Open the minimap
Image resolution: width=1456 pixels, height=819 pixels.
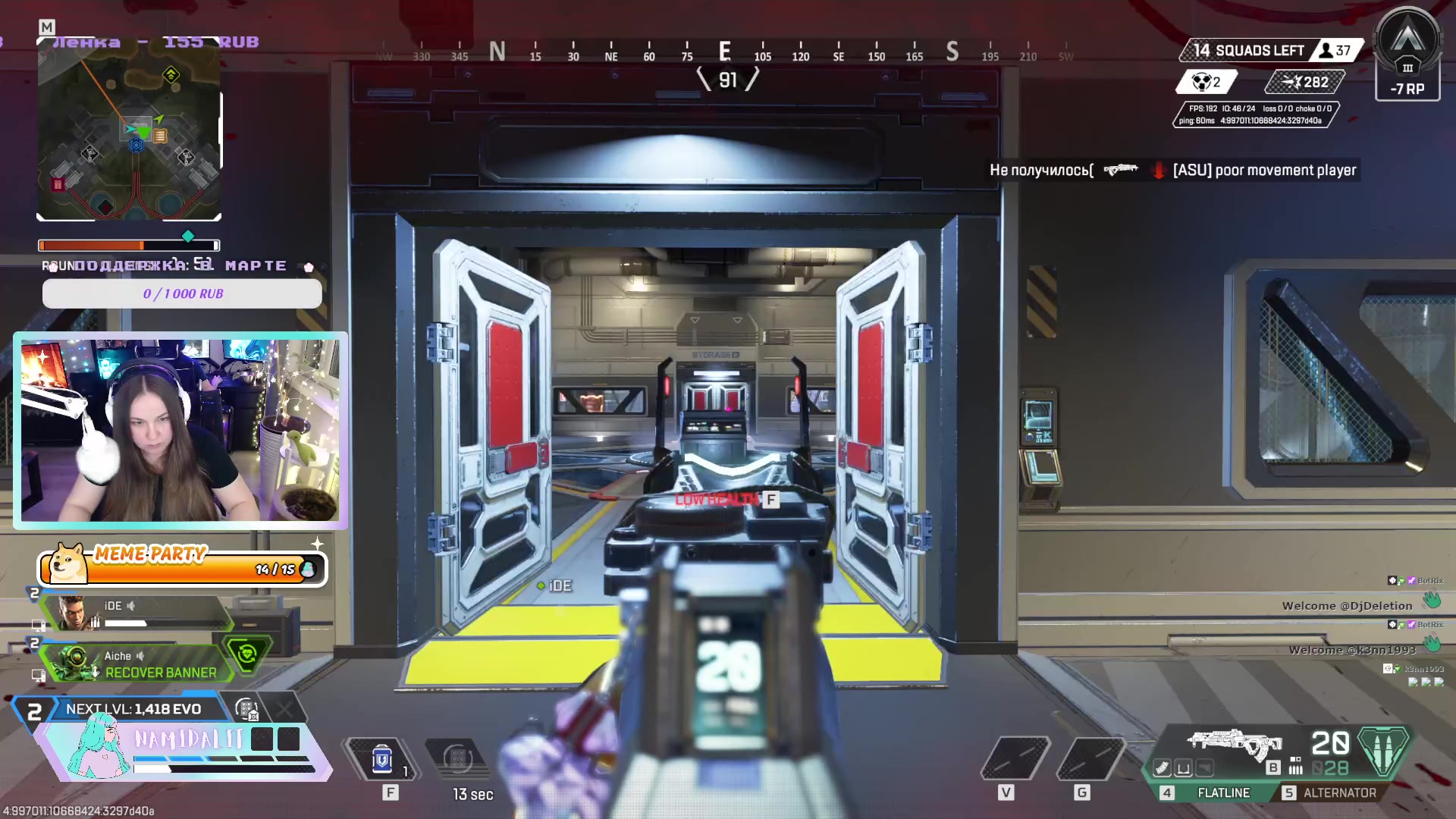129,130
